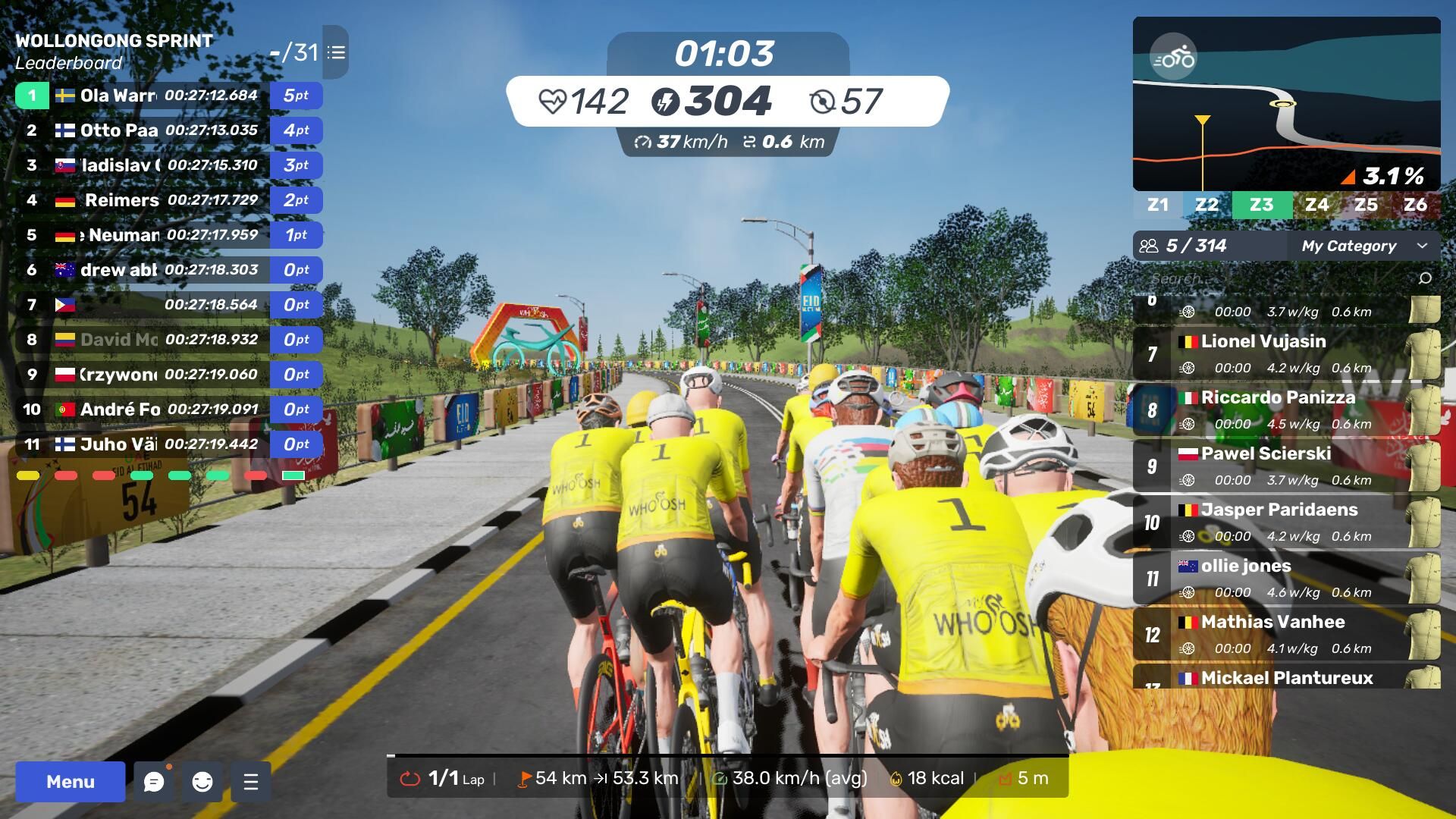Select Otto Paa leaderboard row
Image resolution: width=1456 pixels, height=819 pixels.
point(168,130)
